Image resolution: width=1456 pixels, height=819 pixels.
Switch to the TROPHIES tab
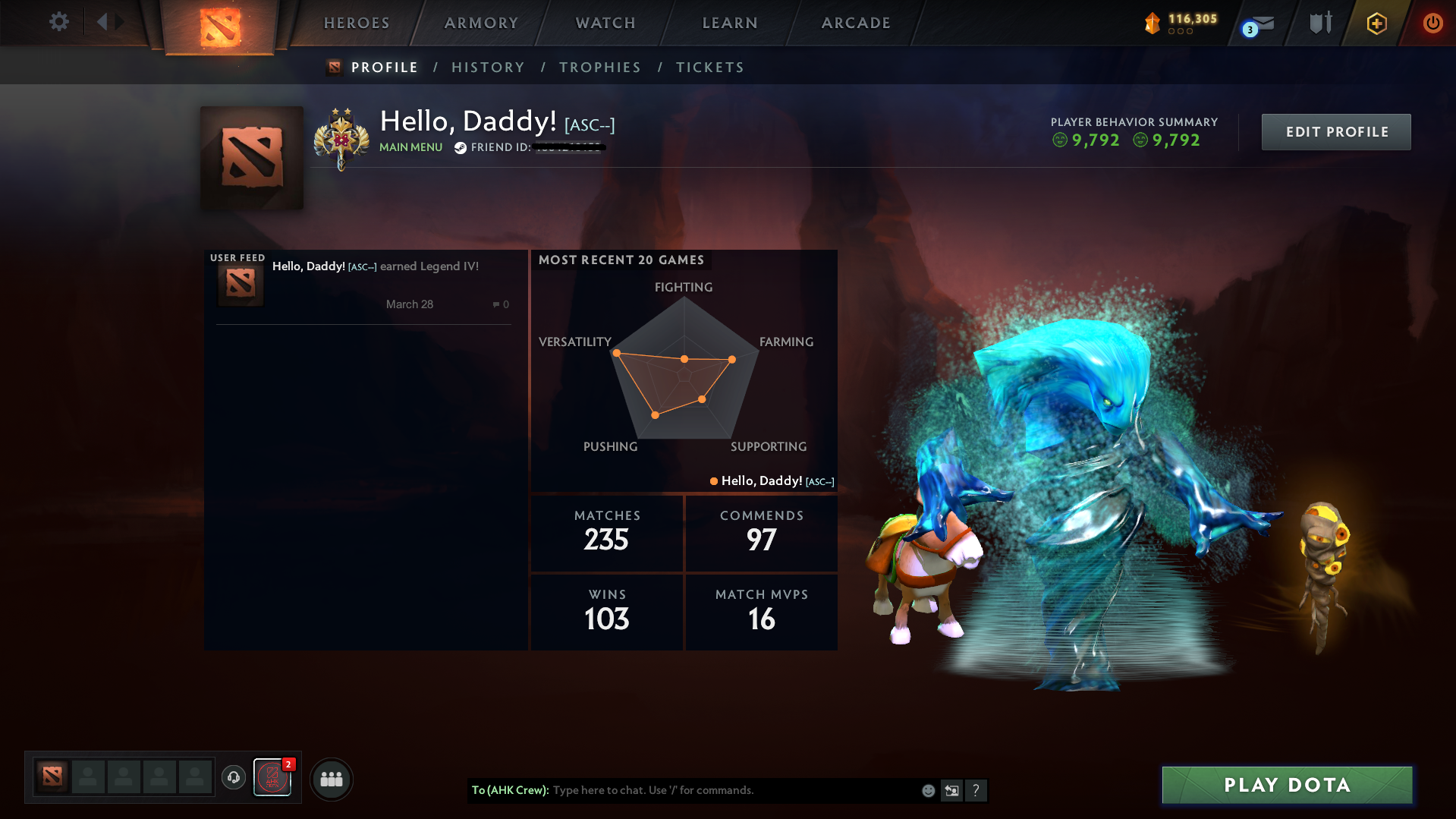click(599, 67)
